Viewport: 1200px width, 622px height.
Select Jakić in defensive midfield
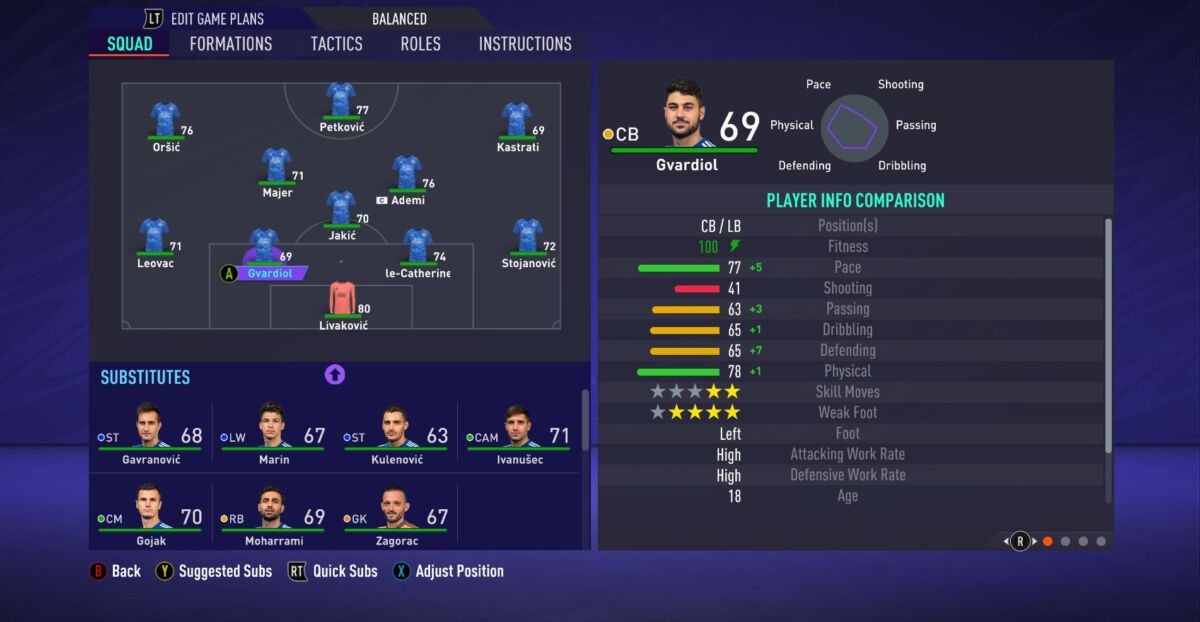pyautogui.click(x=341, y=210)
